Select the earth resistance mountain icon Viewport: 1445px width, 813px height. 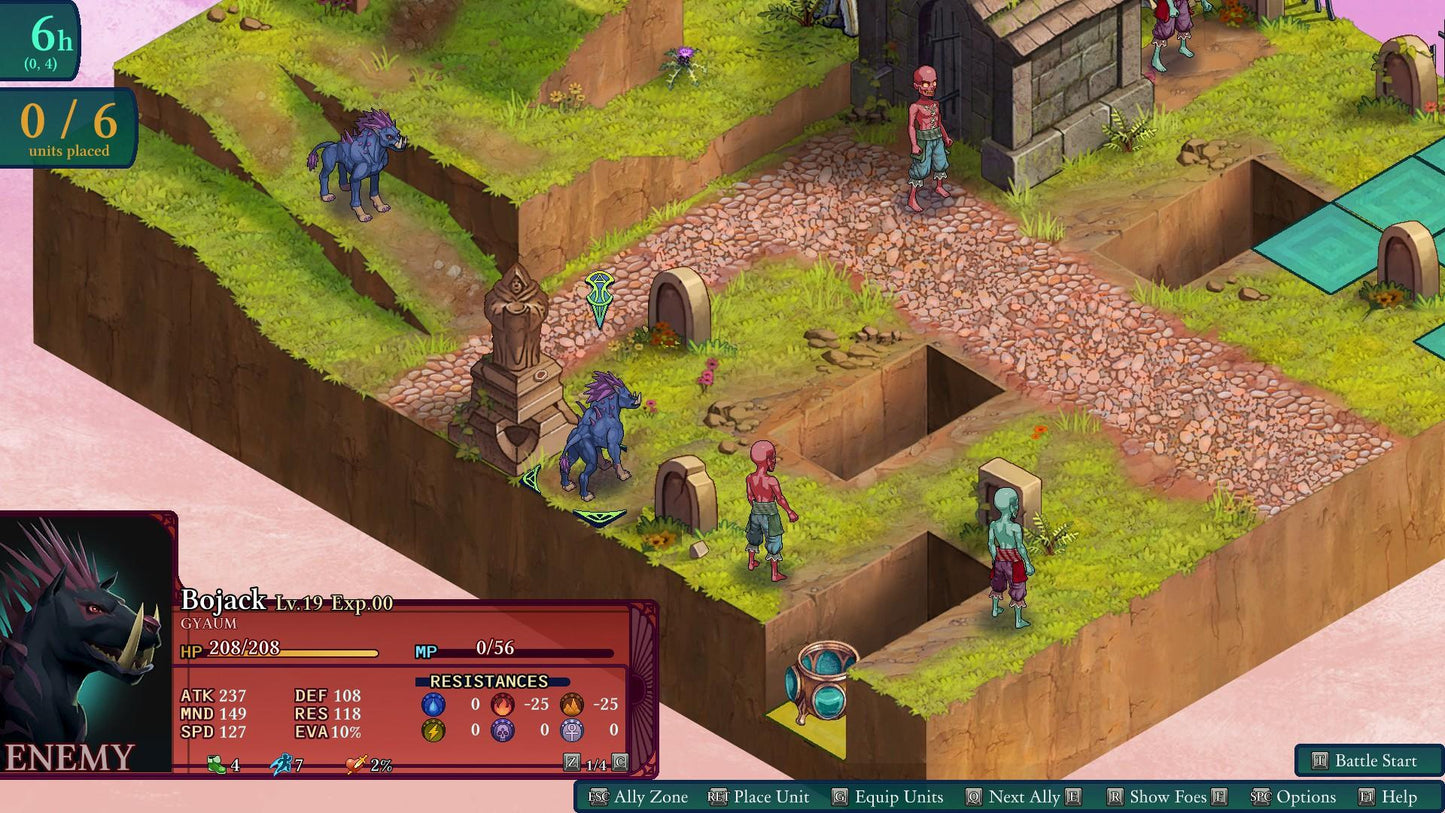[x=571, y=704]
